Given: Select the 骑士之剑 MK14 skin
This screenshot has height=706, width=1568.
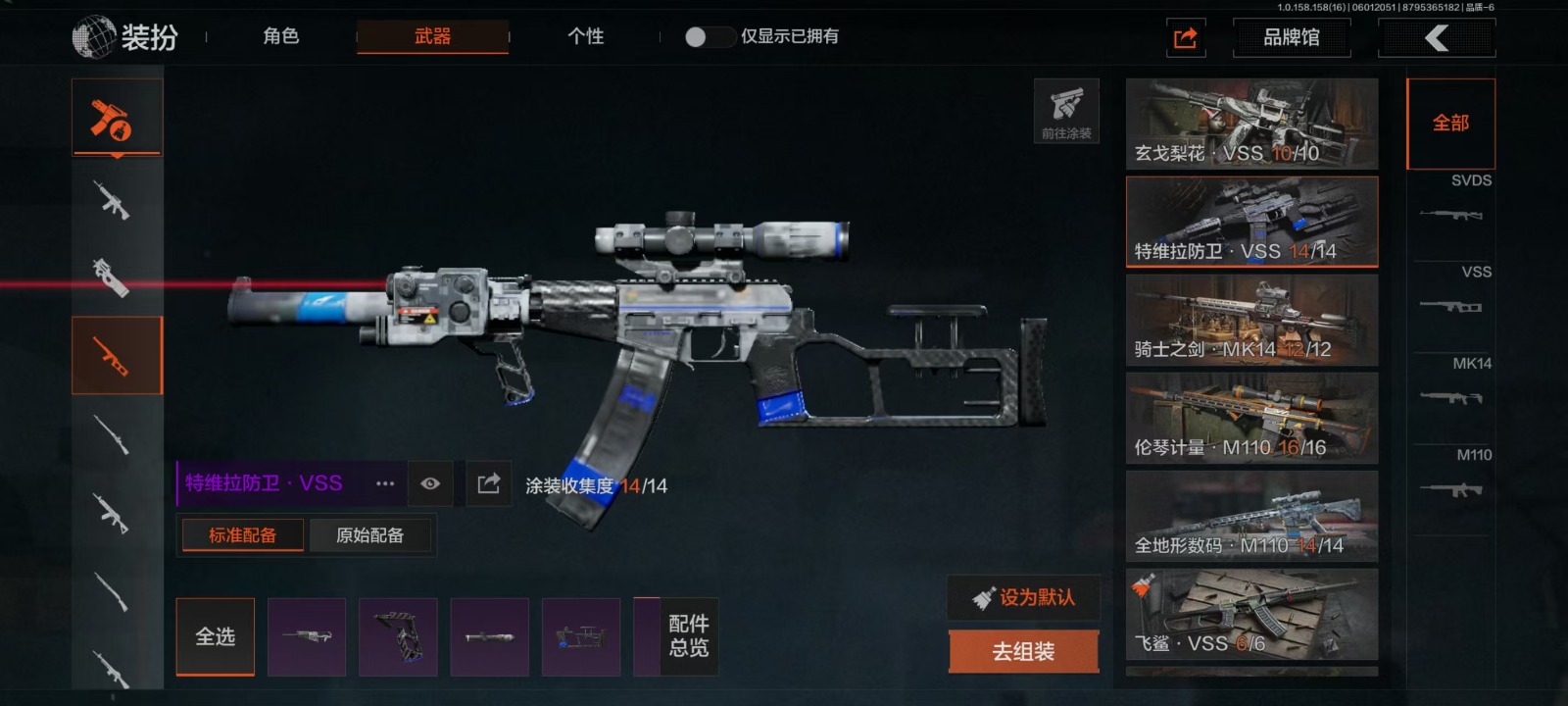Looking at the screenshot, I should 1251,320.
